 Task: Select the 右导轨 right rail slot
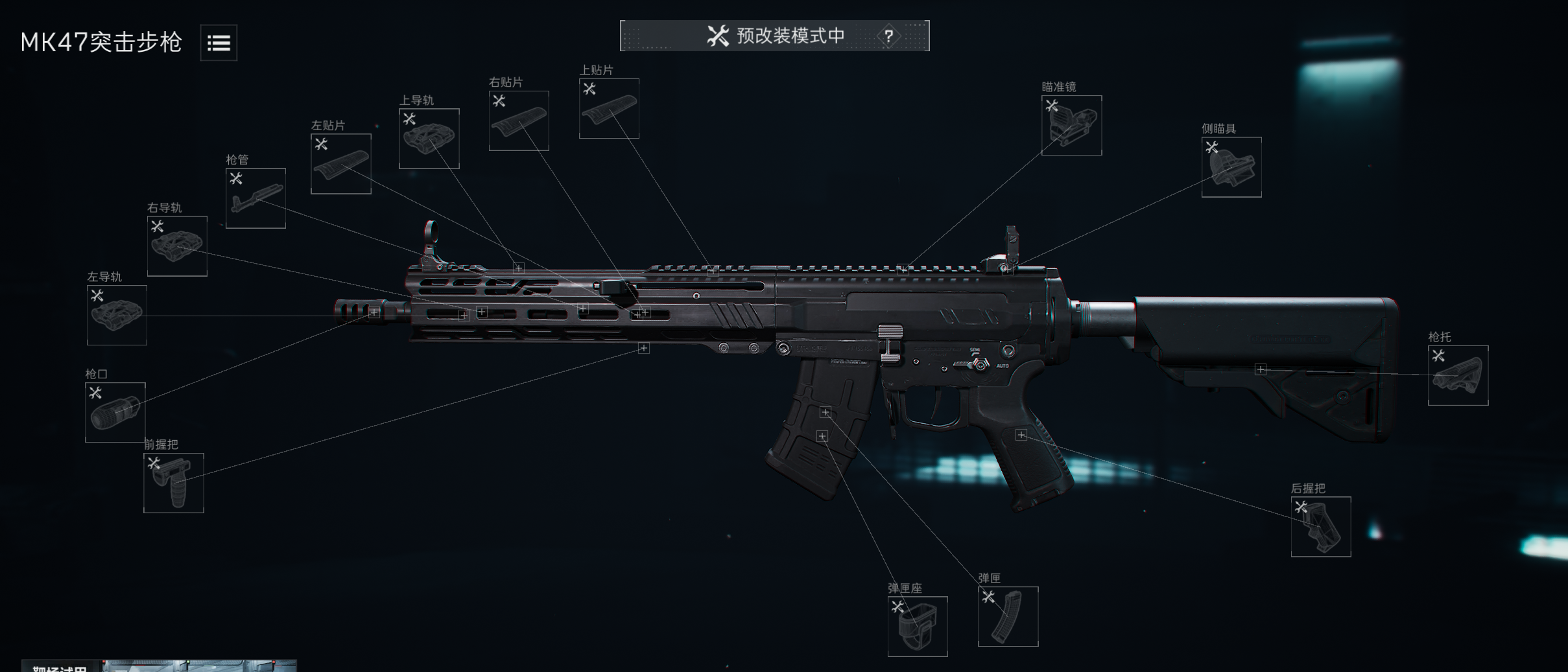point(177,246)
